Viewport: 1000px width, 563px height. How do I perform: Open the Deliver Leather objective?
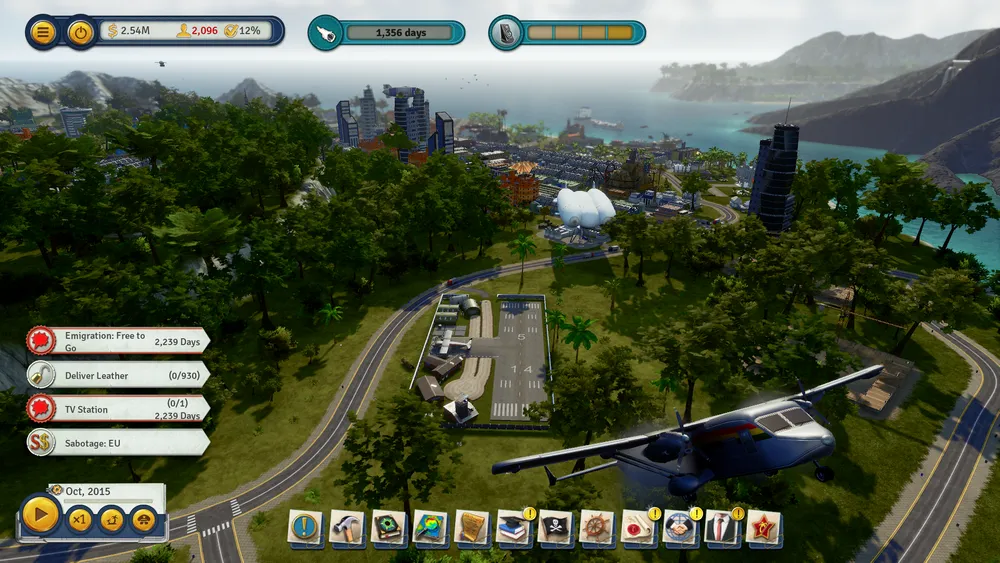point(118,375)
